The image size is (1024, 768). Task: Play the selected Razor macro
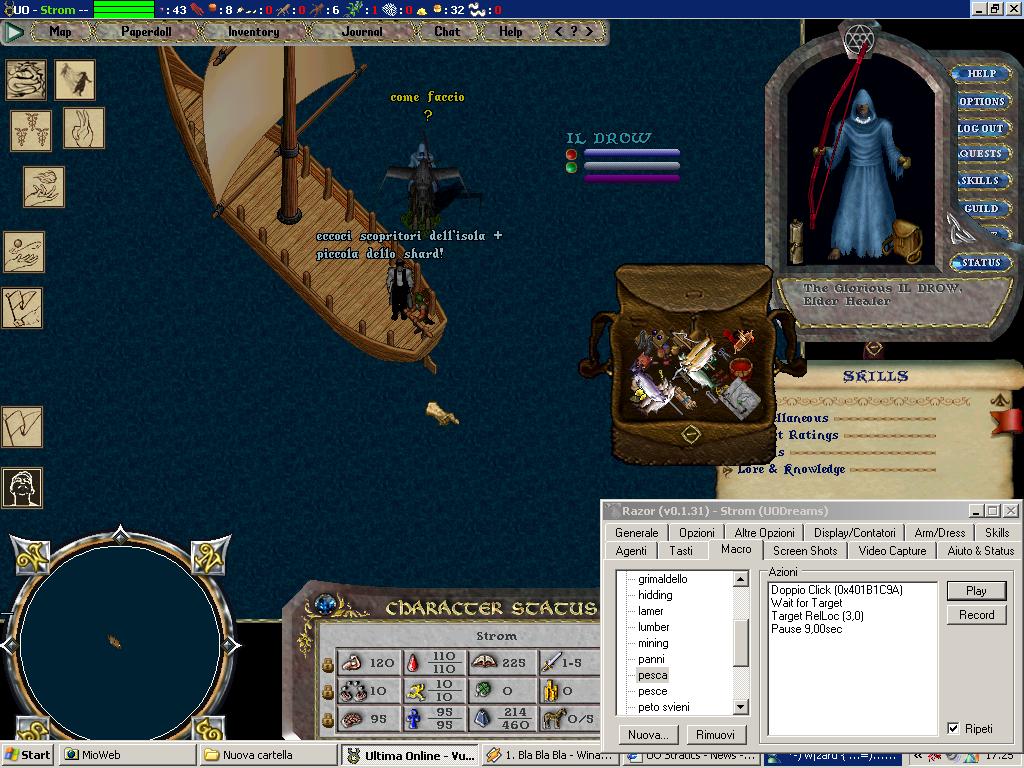pos(976,591)
